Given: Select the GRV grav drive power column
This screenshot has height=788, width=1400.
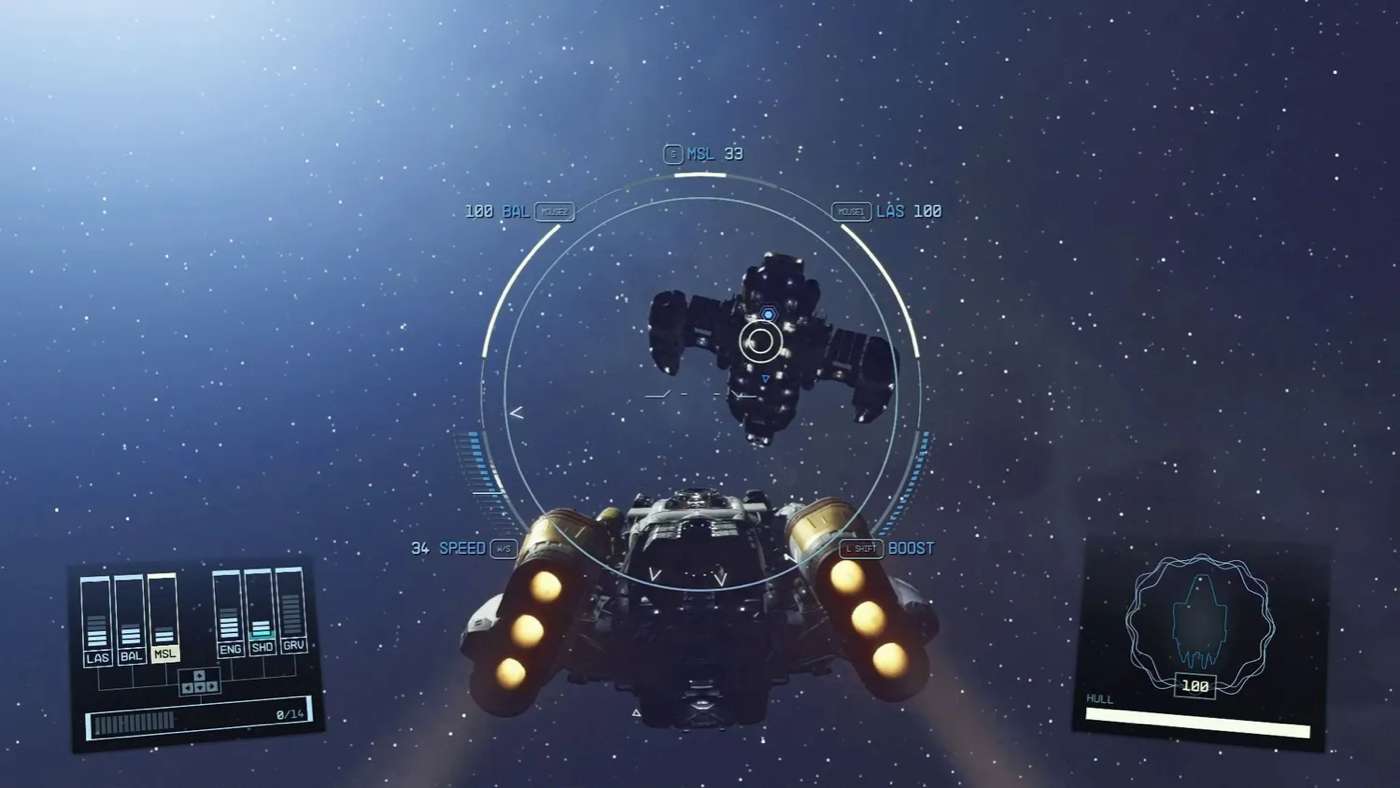Looking at the screenshot, I should [292, 611].
